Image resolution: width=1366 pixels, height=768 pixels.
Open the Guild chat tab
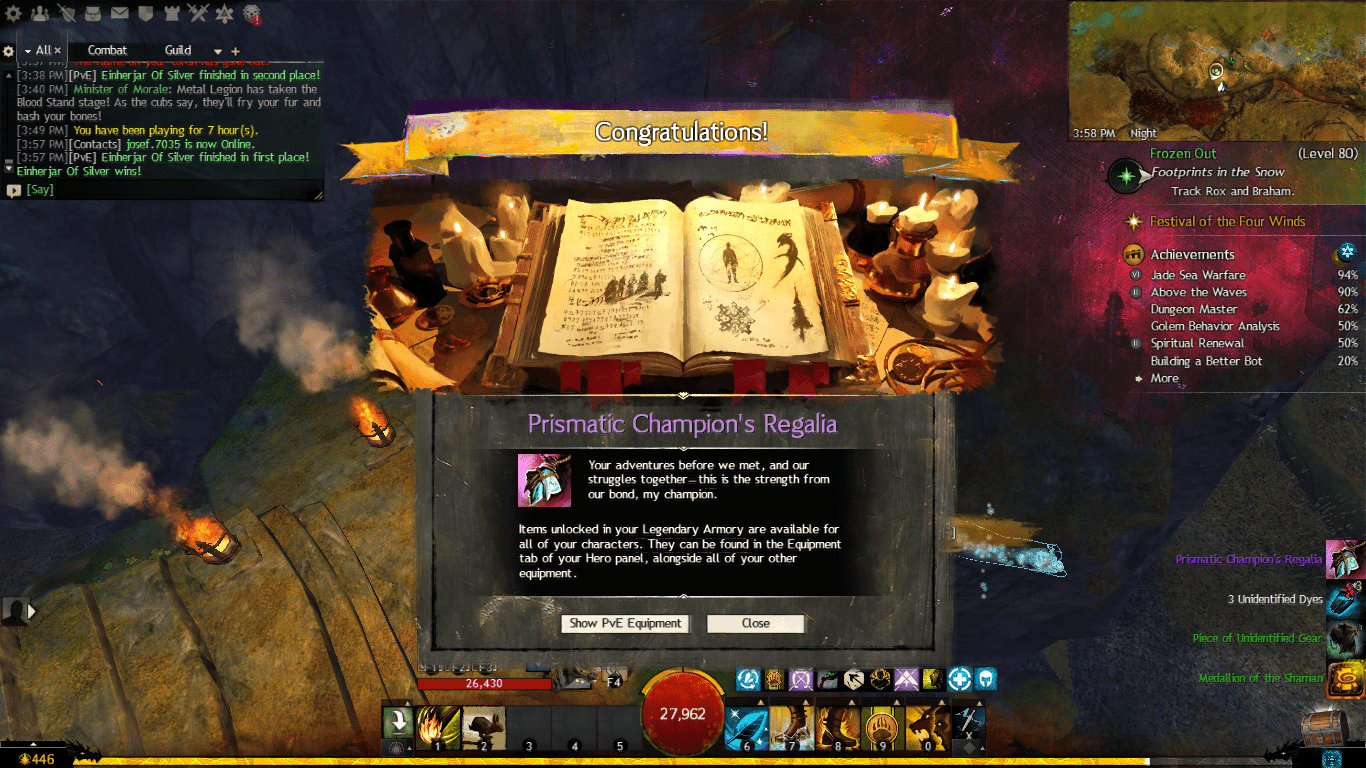pyautogui.click(x=178, y=50)
